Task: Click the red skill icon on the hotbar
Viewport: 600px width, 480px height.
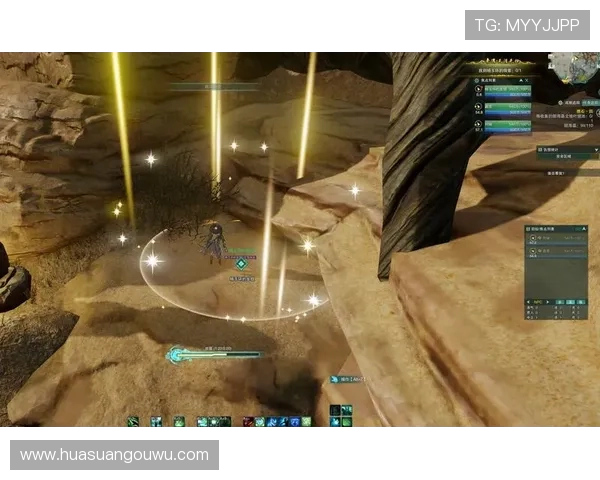Action: (248, 422)
